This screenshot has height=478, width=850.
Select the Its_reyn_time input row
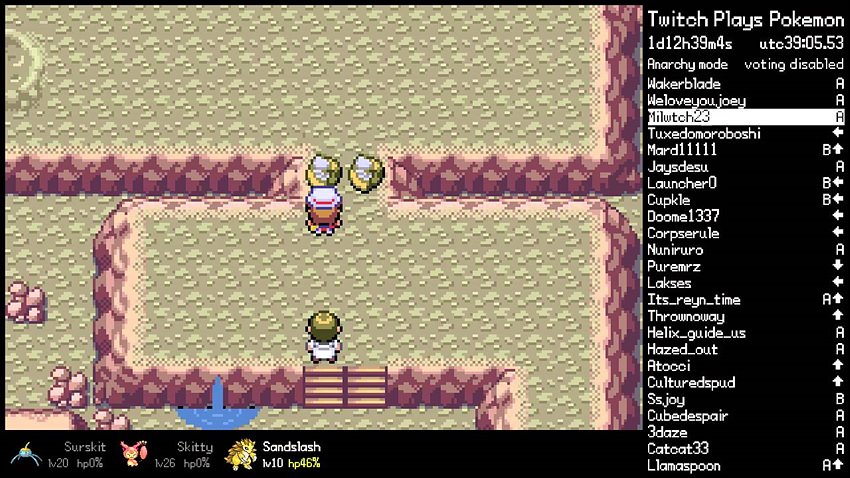coord(745,300)
